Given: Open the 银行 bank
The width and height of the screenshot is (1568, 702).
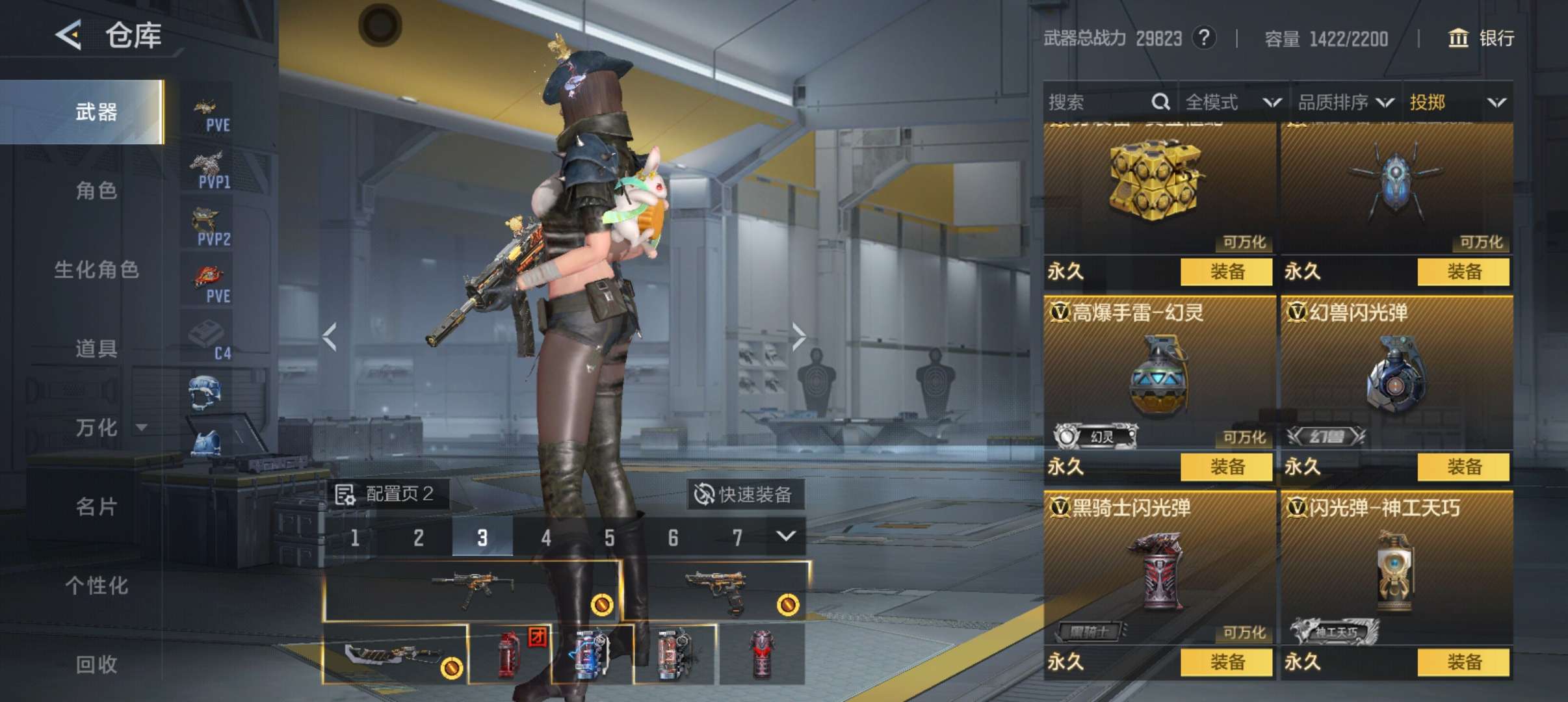Looking at the screenshot, I should pyautogui.click(x=1482, y=38).
